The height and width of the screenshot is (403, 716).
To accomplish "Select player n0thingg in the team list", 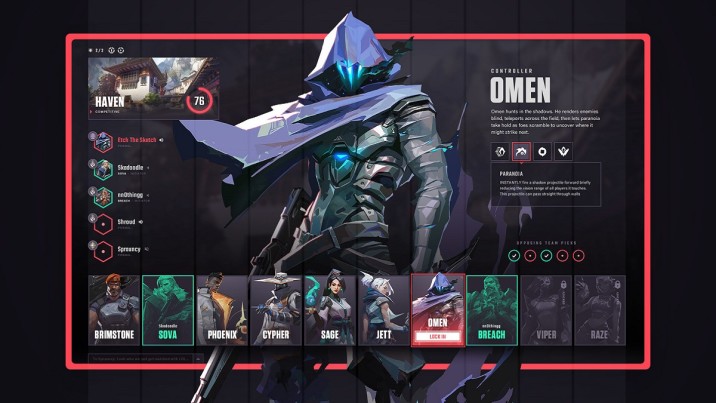I will [120, 196].
